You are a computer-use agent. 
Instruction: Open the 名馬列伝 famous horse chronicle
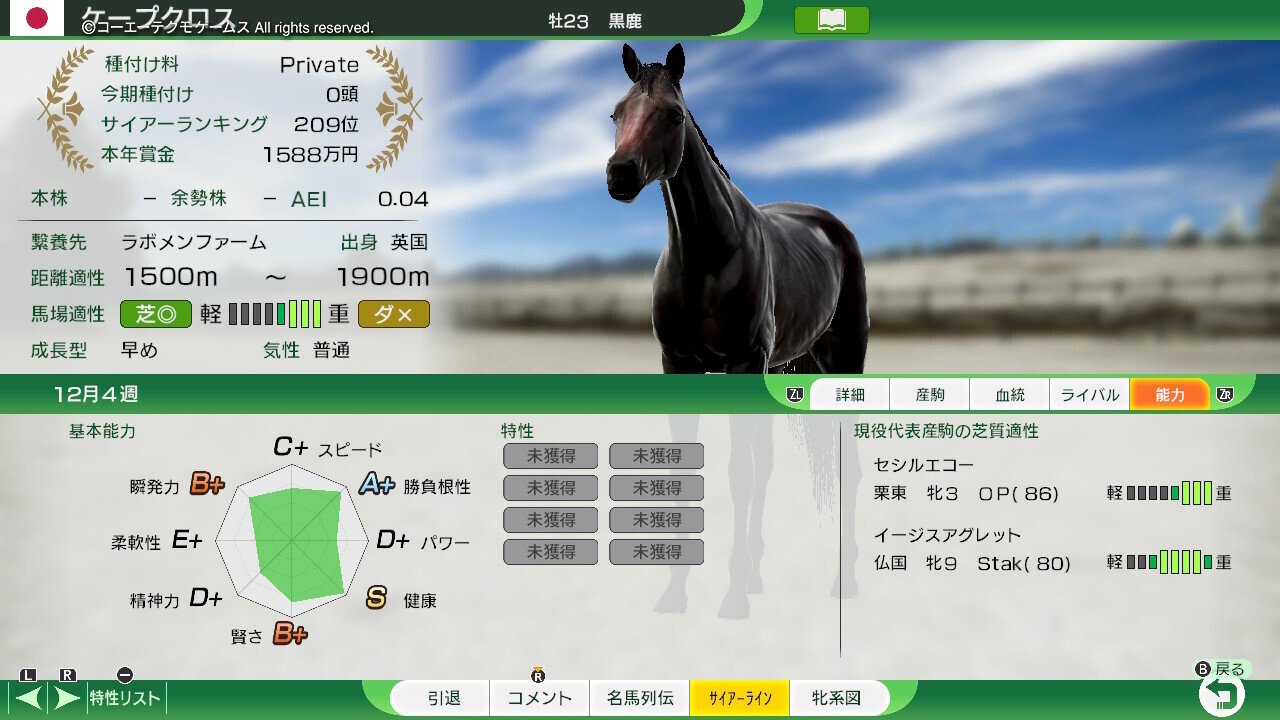pyautogui.click(x=640, y=699)
